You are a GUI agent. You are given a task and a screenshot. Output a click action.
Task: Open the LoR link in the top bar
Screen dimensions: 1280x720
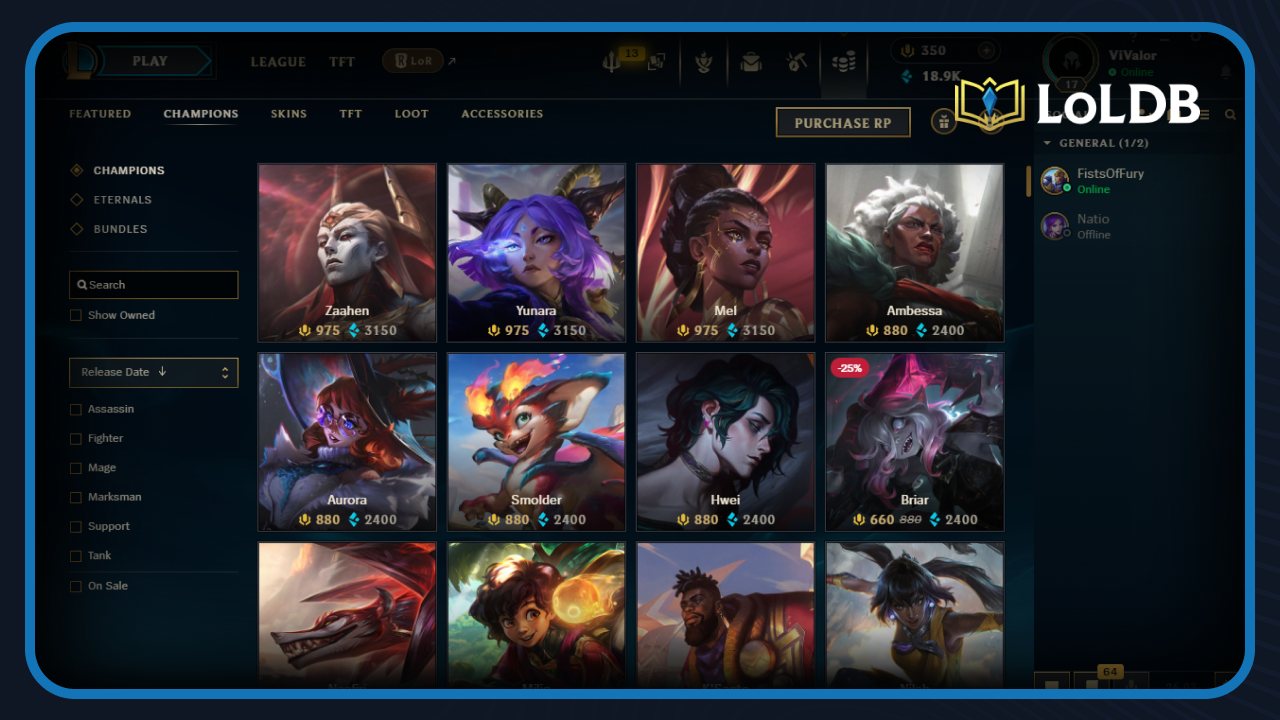(411, 60)
